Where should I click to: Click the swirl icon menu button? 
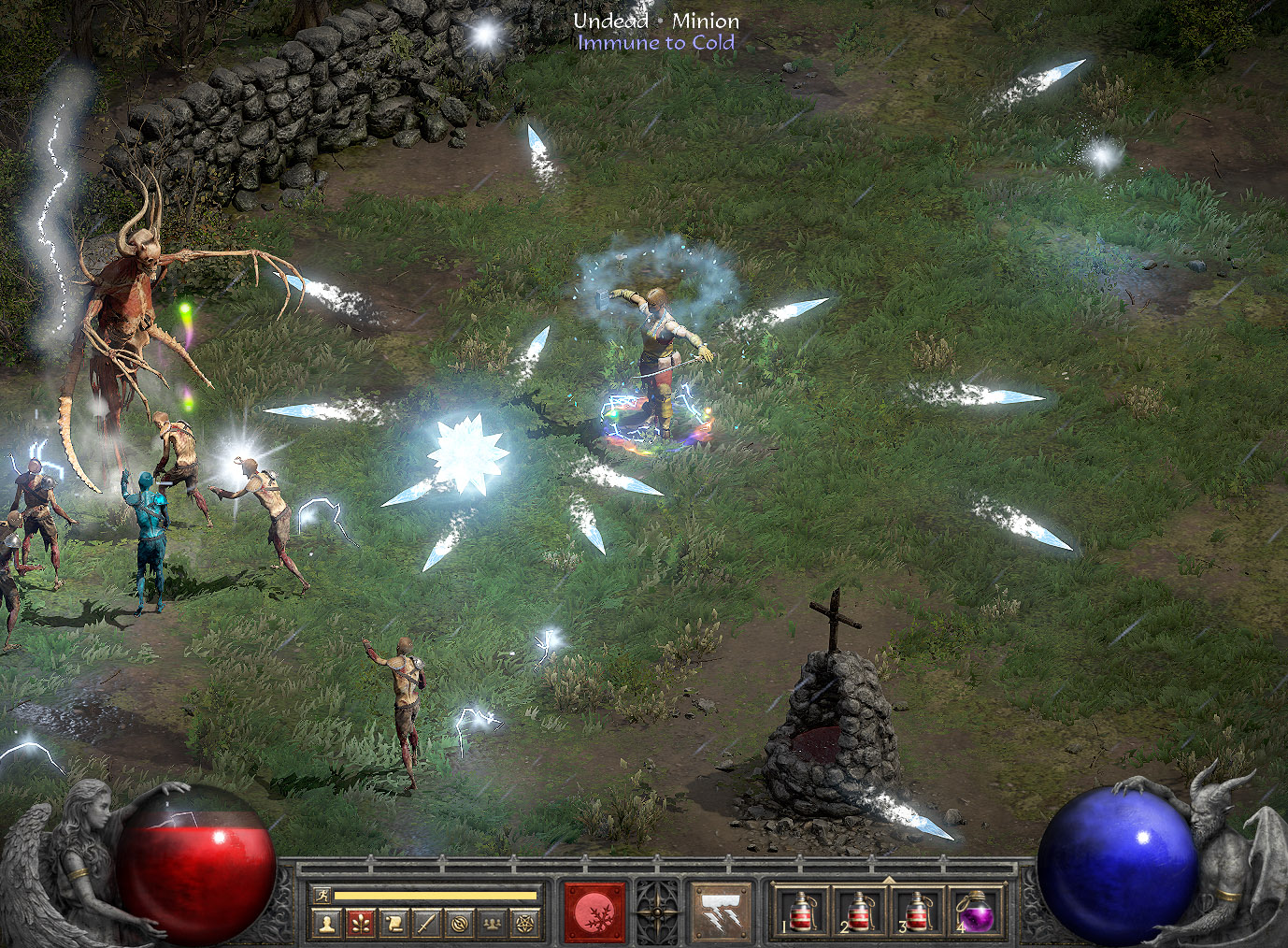459,924
